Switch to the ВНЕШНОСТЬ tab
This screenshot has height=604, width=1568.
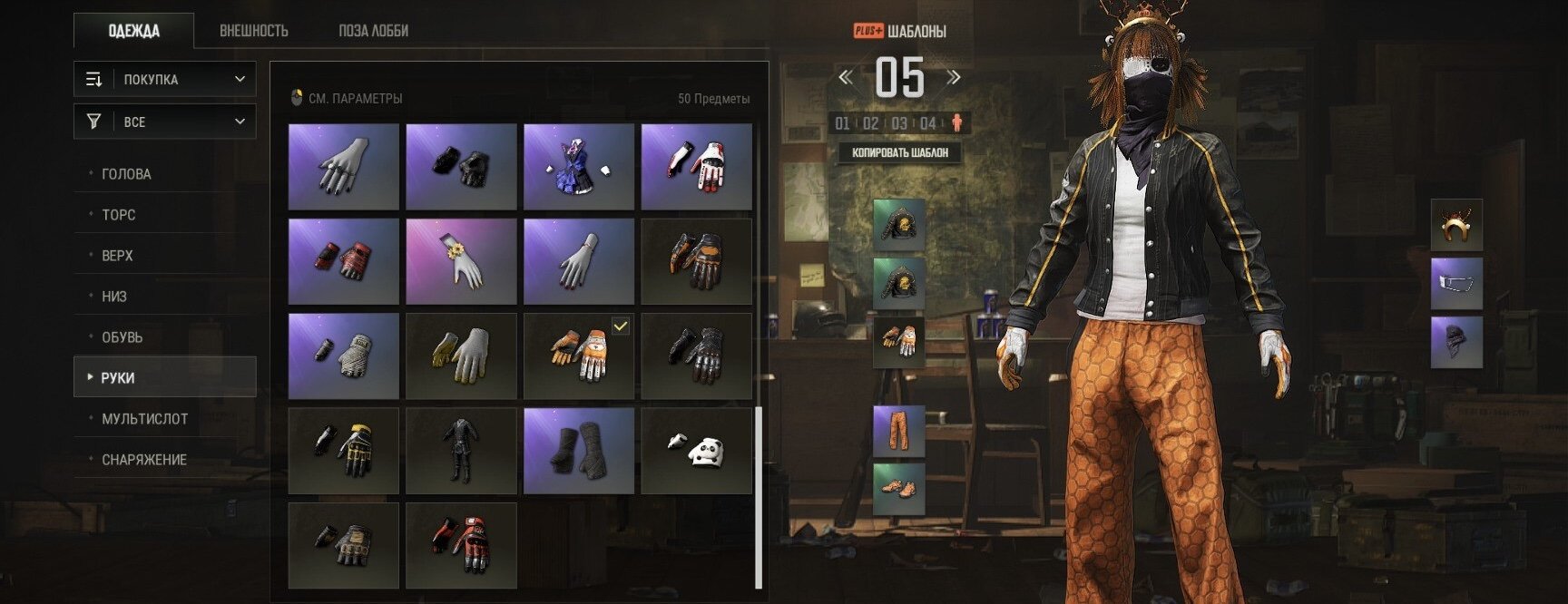coord(254,31)
